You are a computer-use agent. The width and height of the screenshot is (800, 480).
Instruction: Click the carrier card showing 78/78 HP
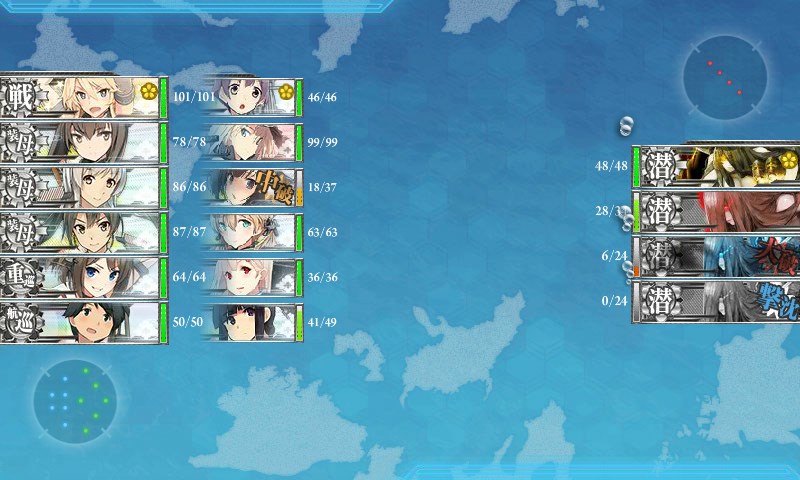pyautogui.click(x=80, y=142)
